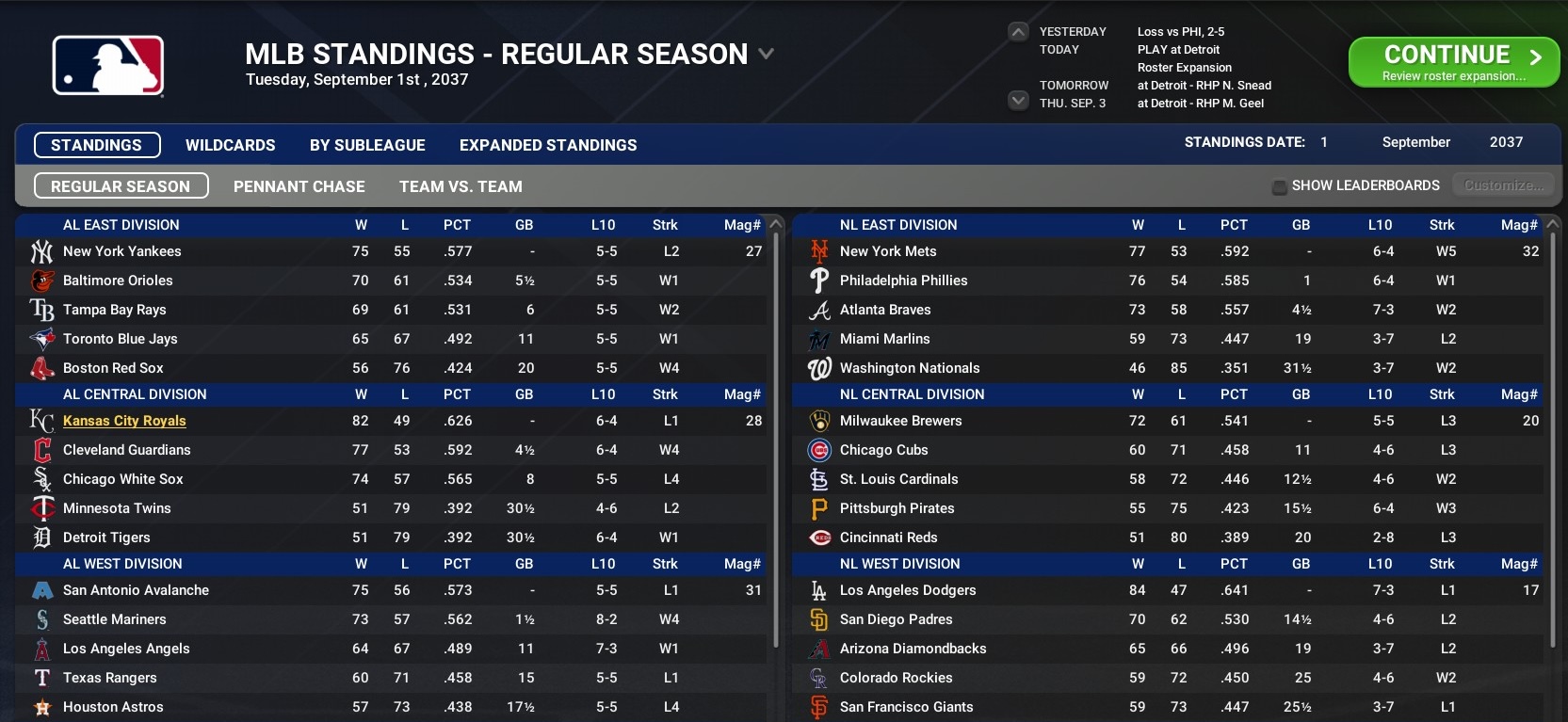
Task: Select the Seattle Mariners logo
Action: [x=42, y=619]
